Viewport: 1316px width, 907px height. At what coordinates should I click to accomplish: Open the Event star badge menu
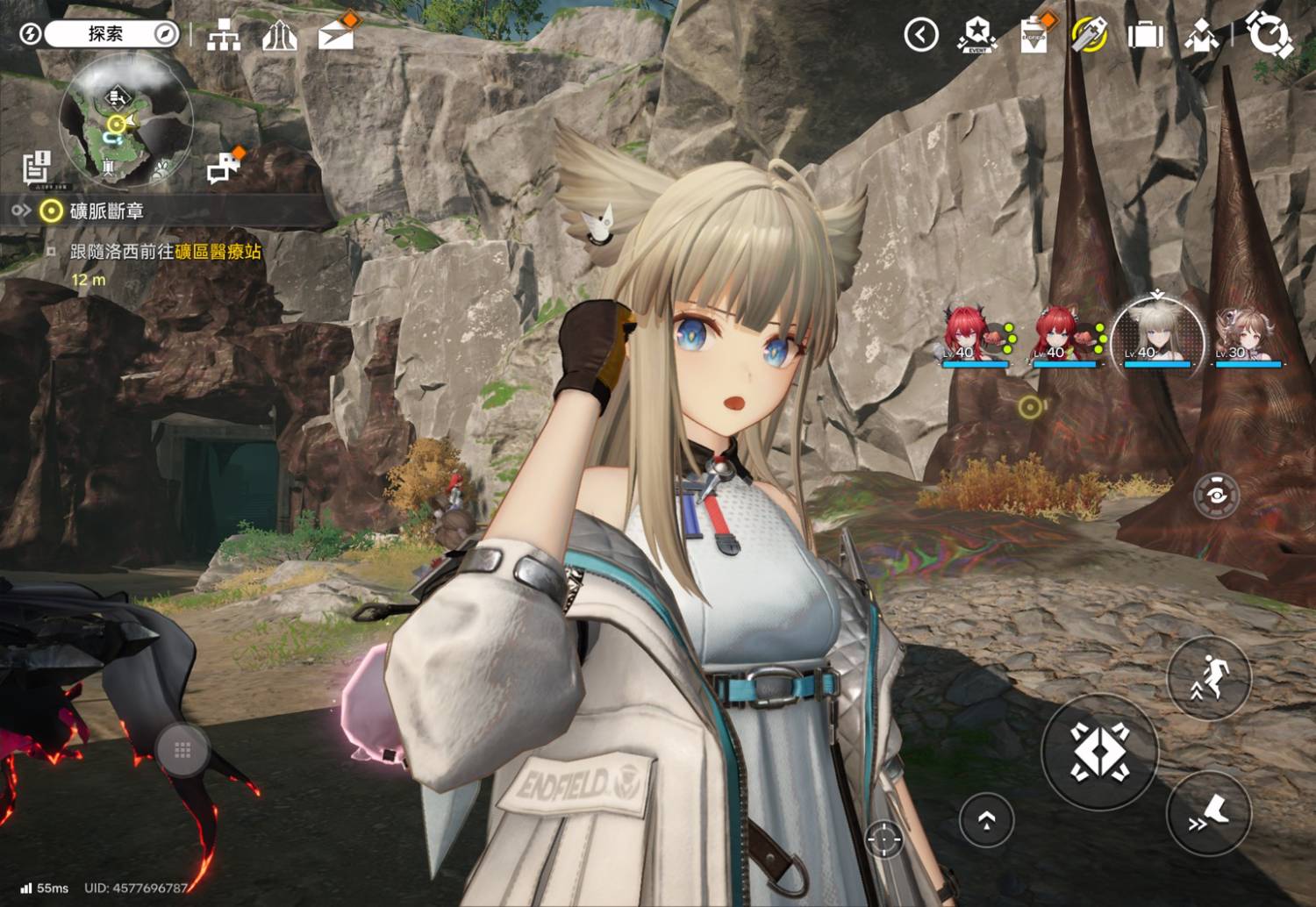(976, 35)
